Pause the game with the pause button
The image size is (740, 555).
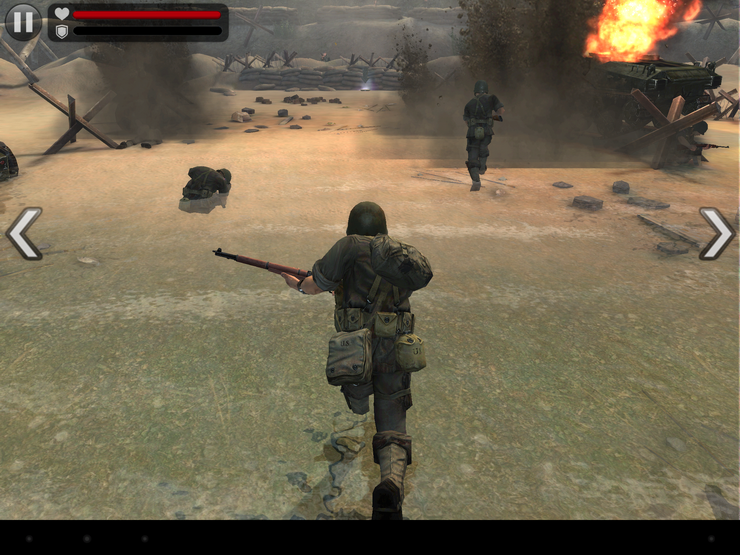(x=23, y=21)
